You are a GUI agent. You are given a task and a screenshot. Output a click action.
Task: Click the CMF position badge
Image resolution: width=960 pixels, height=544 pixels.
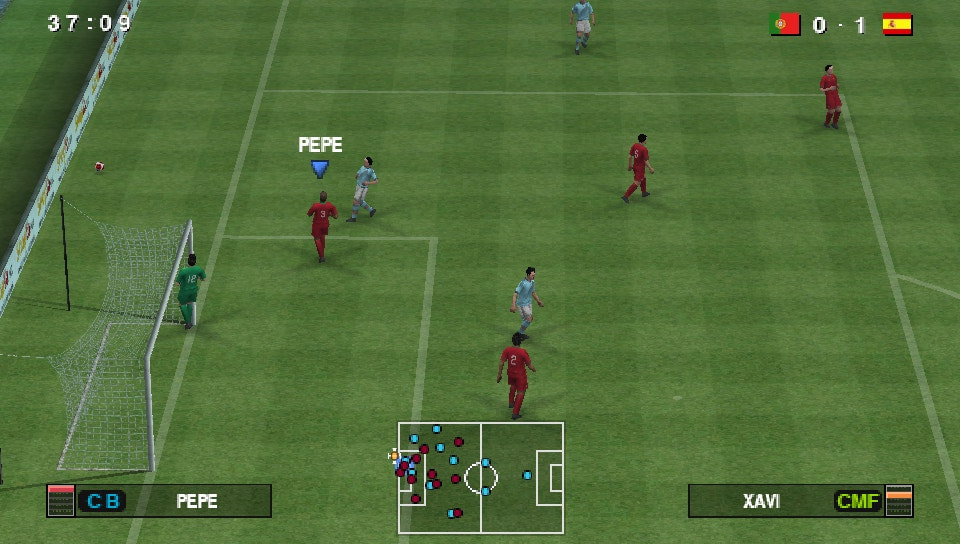(858, 501)
